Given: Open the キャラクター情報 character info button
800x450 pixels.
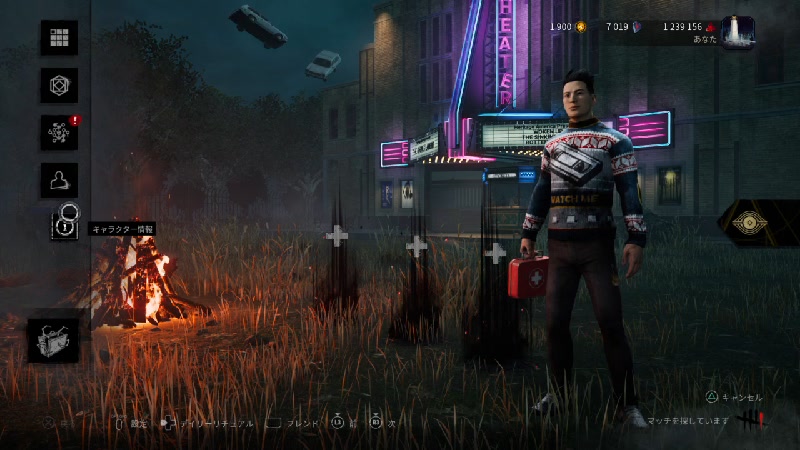Looking at the screenshot, I should tap(62, 226).
